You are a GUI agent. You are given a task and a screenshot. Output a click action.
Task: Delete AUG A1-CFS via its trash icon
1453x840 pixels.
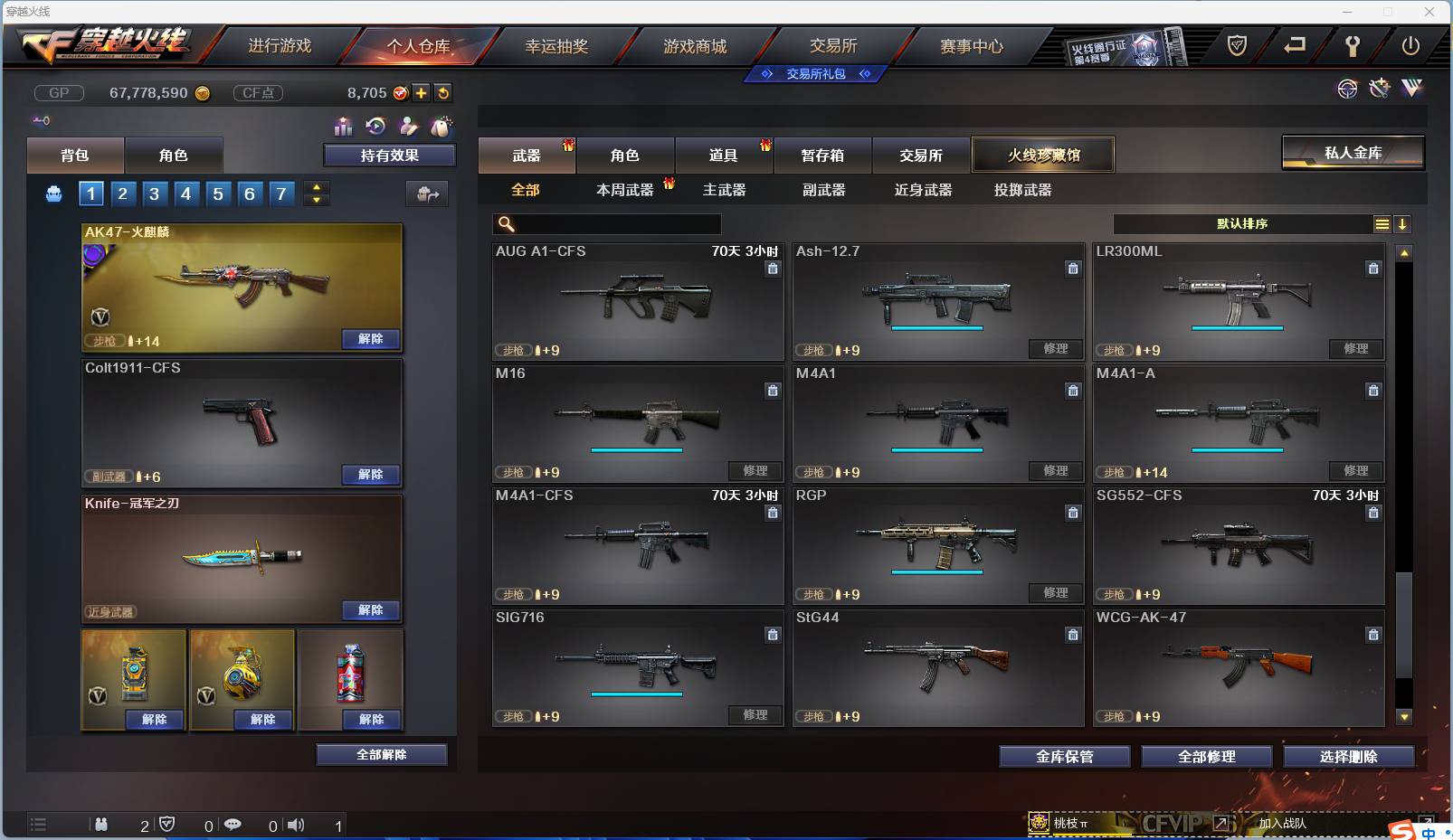coord(774,269)
